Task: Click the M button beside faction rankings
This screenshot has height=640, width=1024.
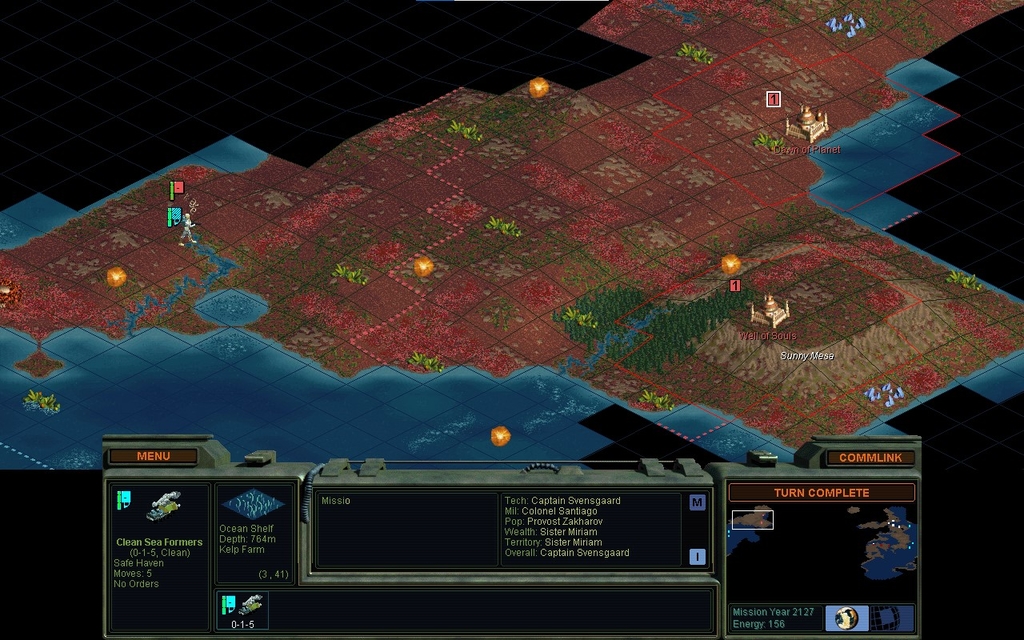Action: tap(697, 503)
